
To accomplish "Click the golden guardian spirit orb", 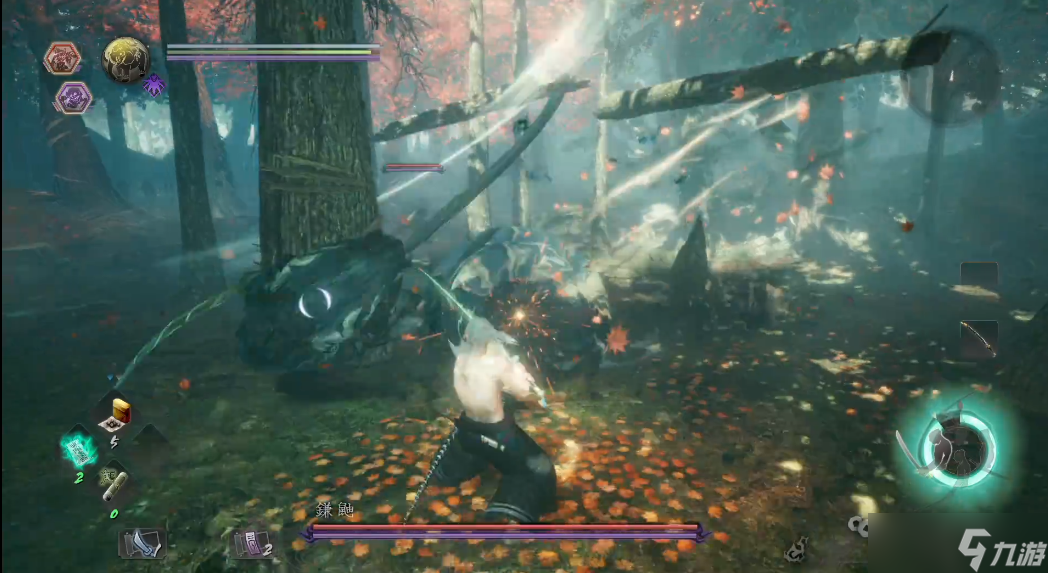I will pyautogui.click(x=126, y=60).
